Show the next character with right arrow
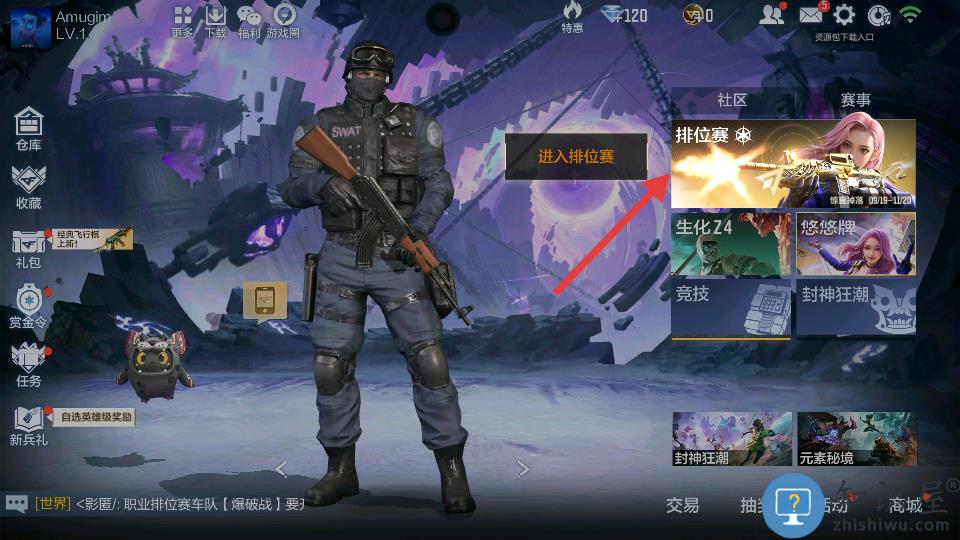Image resolution: width=960 pixels, height=540 pixels. [523, 469]
